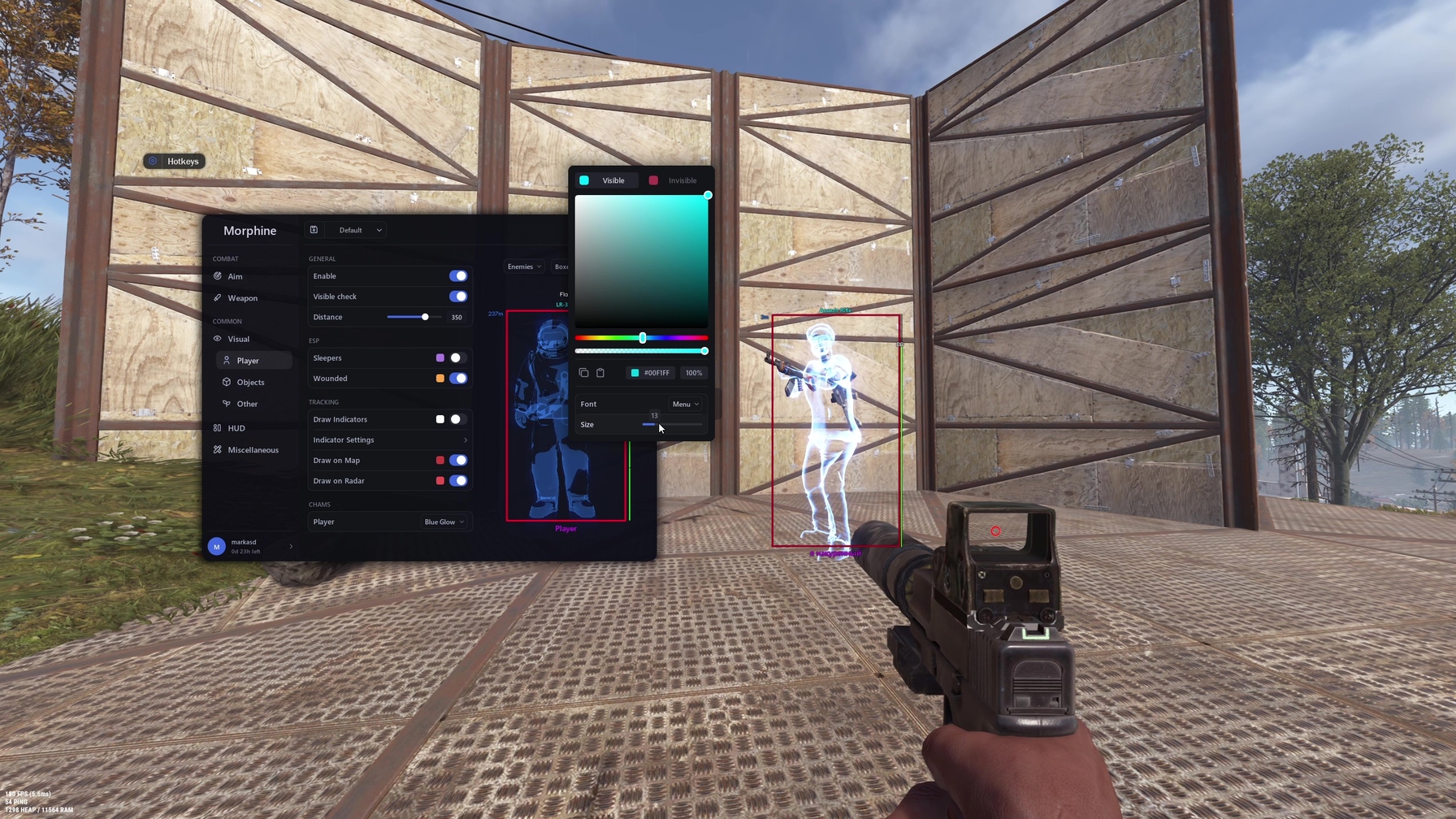Screen dimensions: 1456x819
Task: Disable the Visible check toggle
Action: coord(459,296)
